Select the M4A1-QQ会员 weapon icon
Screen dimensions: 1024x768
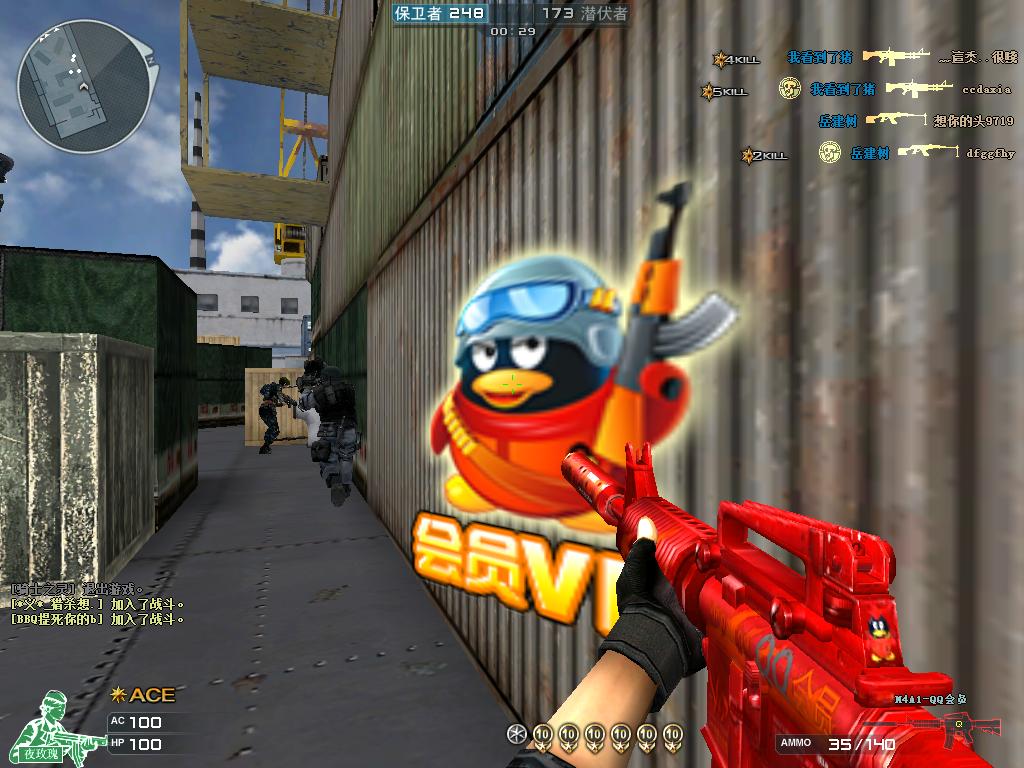936,725
